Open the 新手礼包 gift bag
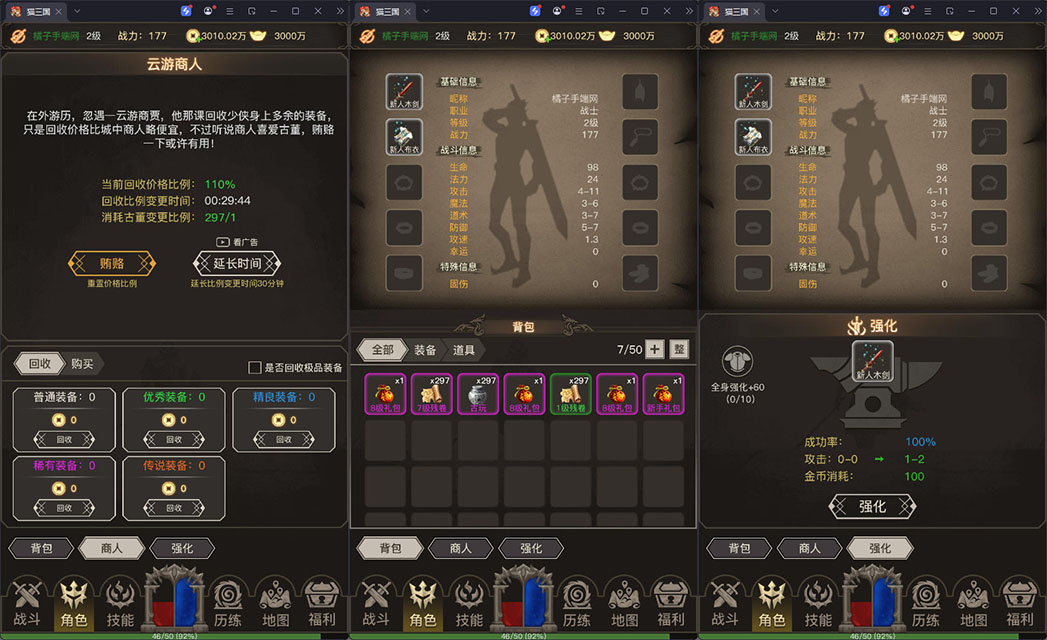 click(x=662, y=394)
